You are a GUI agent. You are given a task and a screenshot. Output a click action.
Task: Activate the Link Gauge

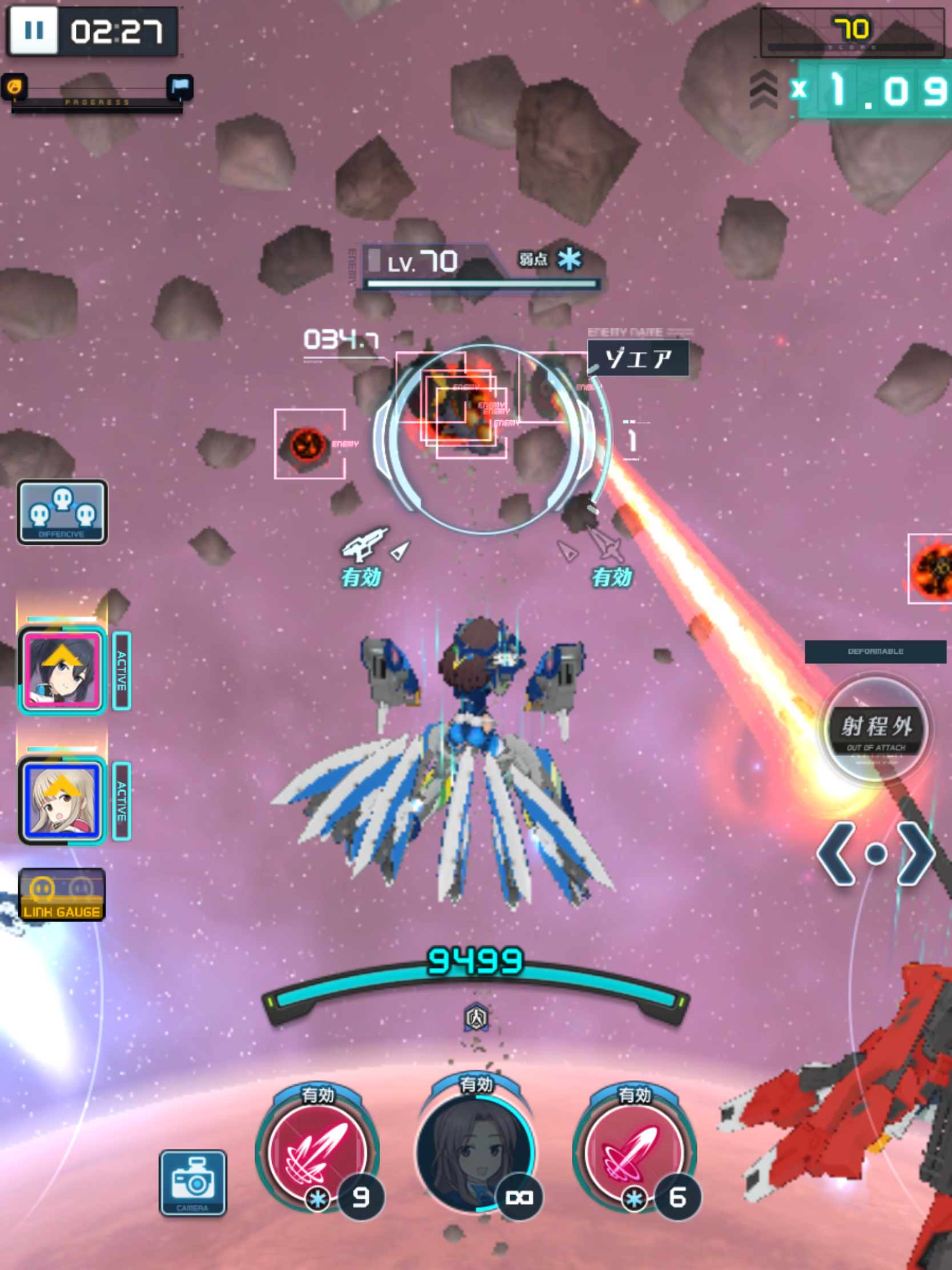tap(62, 894)
